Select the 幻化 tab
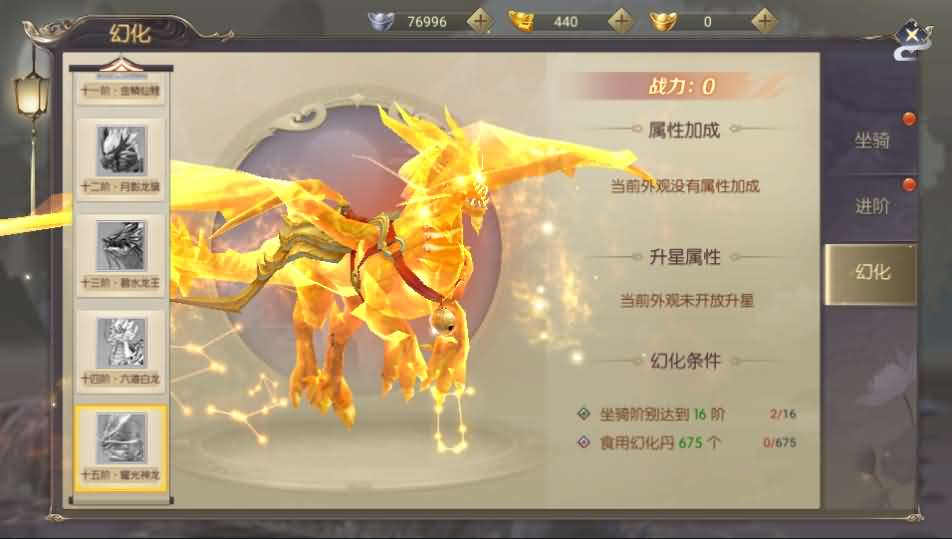The width and height of the screenshot is (952, 539). [x=871, y=273]
